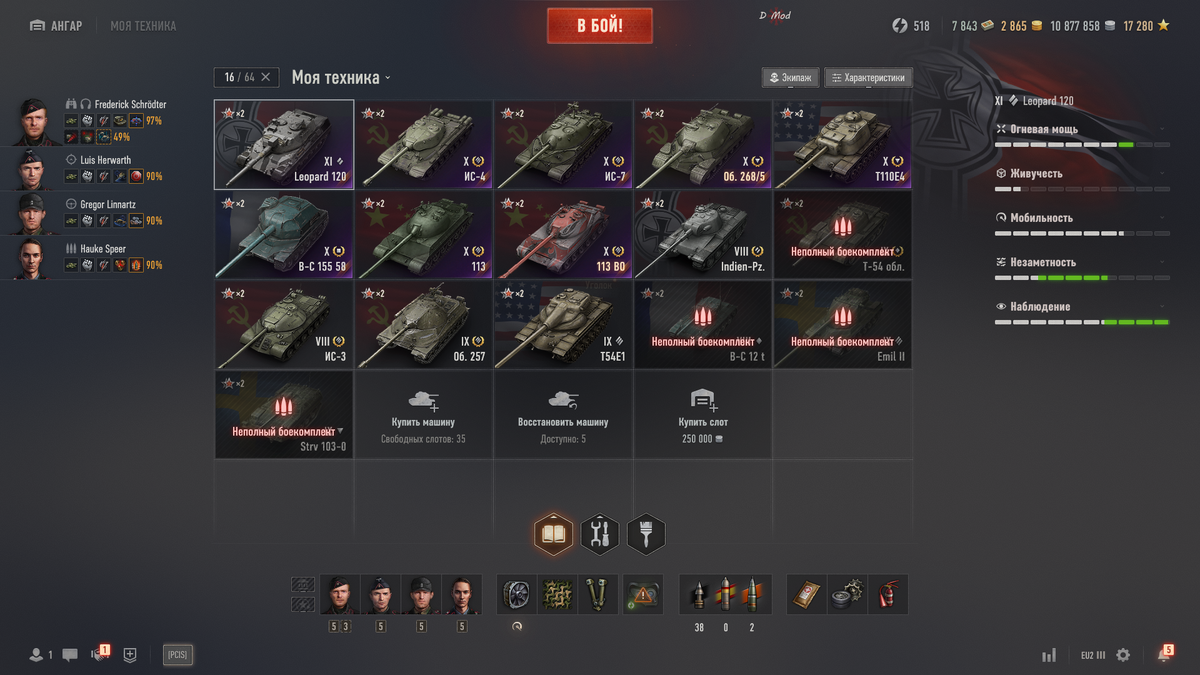Open the notifications bell icon

pos(1164,654)
